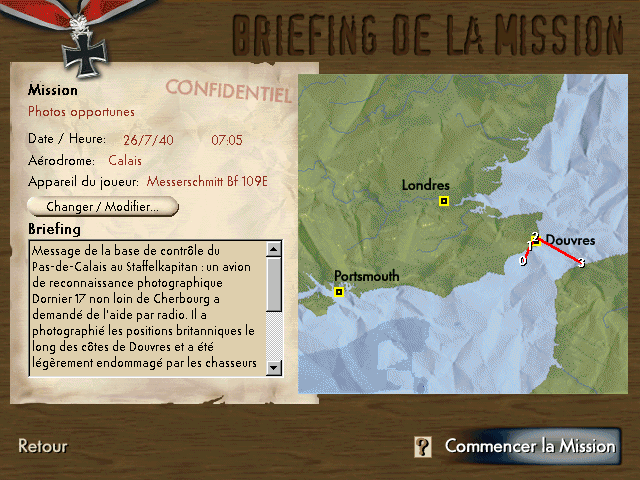
Task: Go back with the Retour button
Action: click(x=43, y=446)
